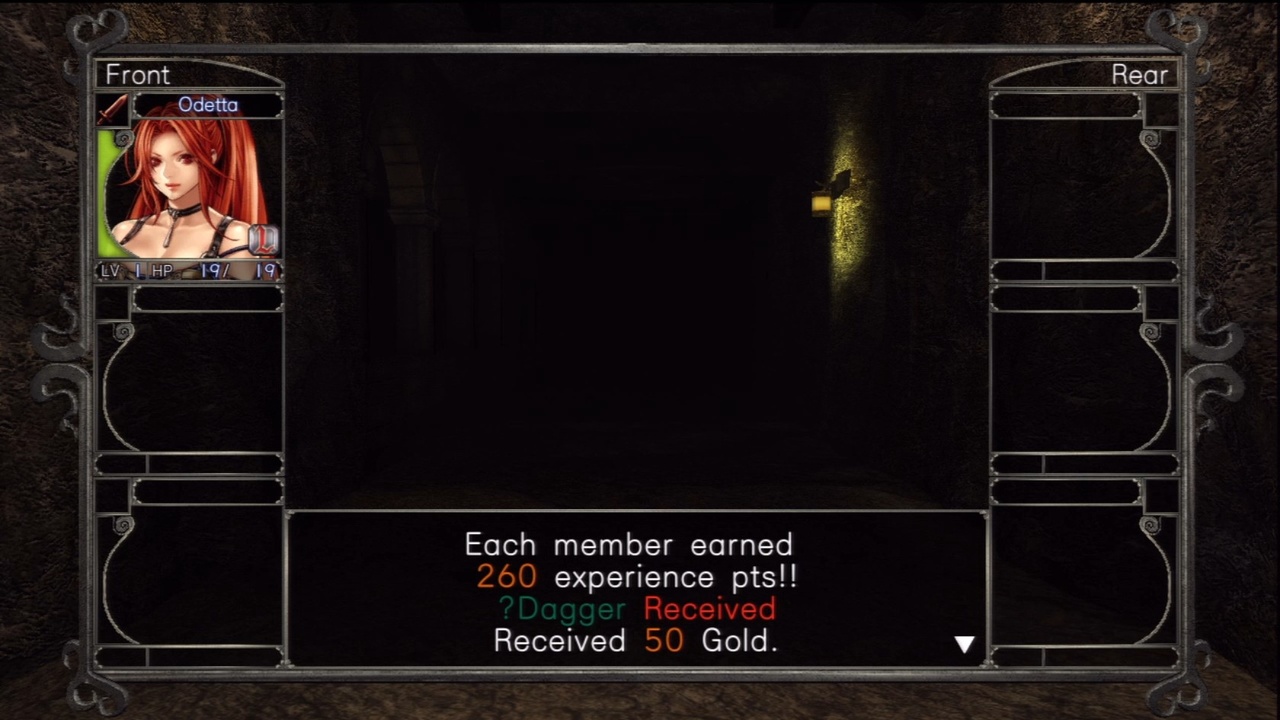Select the 'L' class emblem on Odetta's portrait
Viewport: 1280px width, 720px height.
click(x=262, y=240)
